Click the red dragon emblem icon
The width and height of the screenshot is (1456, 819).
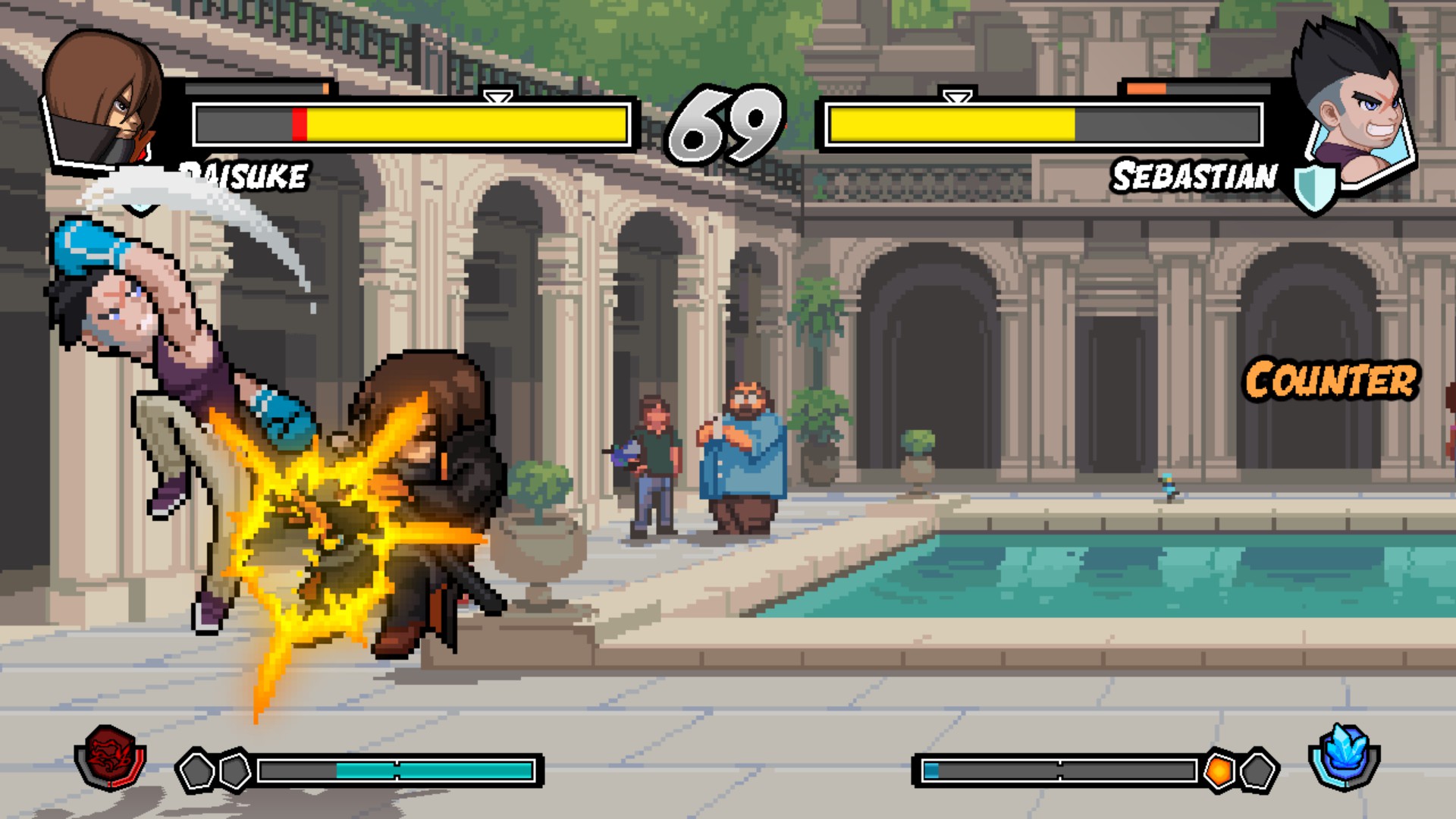111,757
